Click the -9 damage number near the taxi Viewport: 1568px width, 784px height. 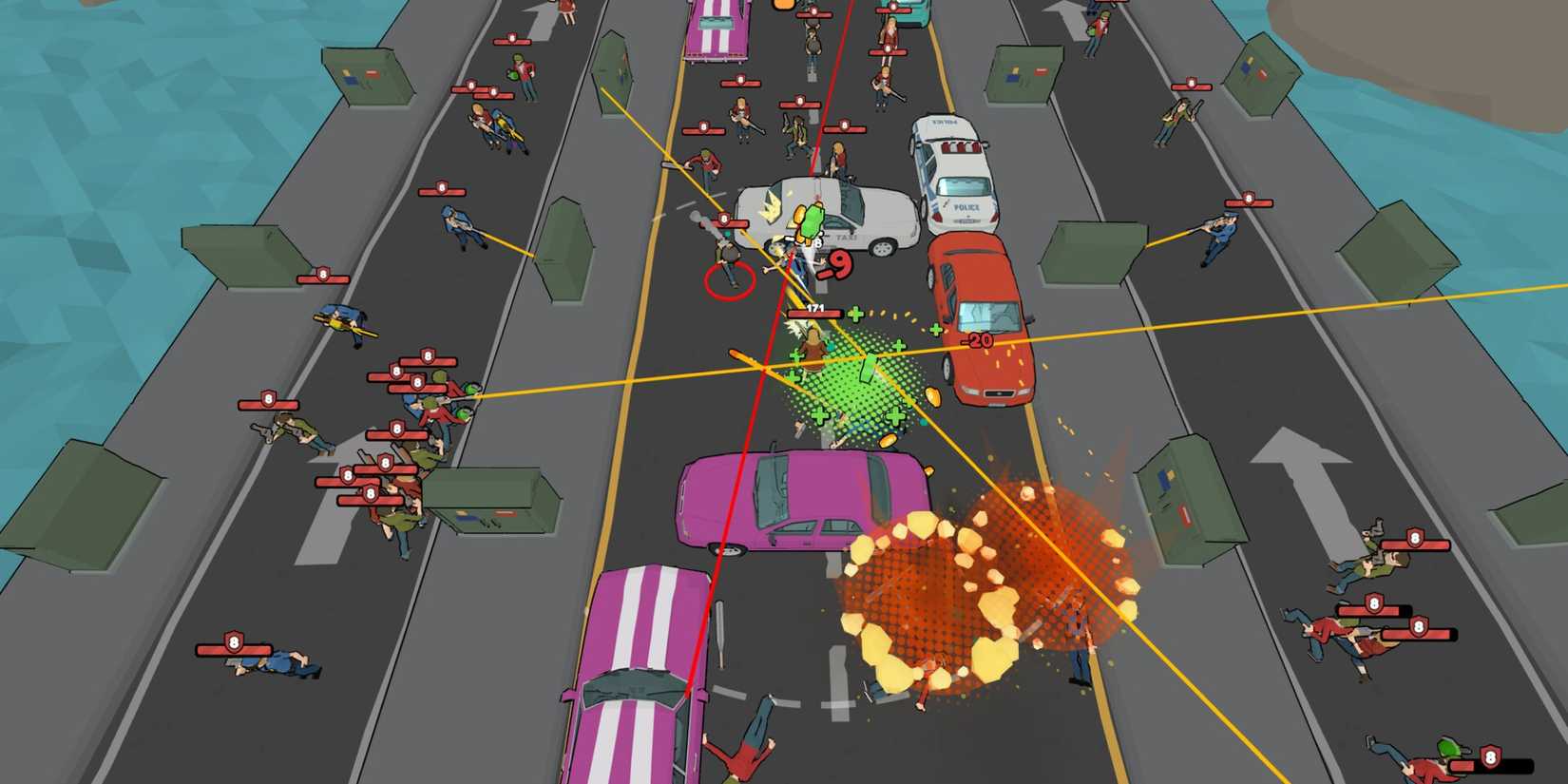pos(836,264)
